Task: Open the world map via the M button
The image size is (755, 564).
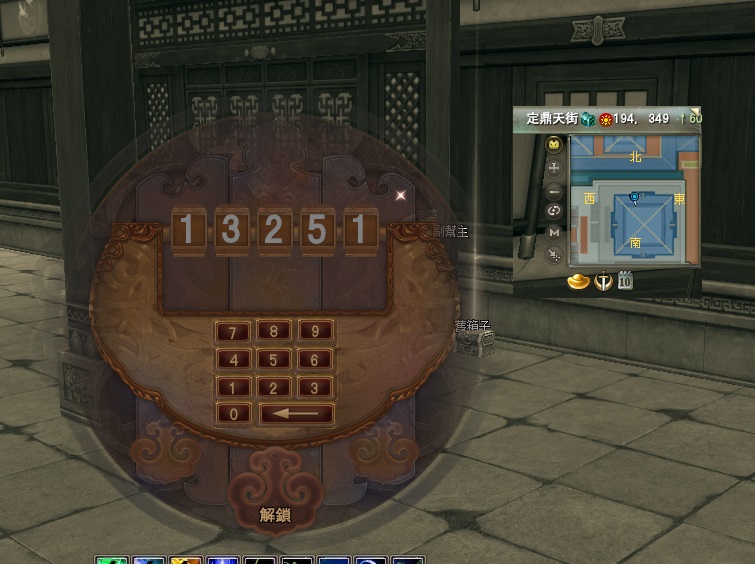Action: pos(555,232)
